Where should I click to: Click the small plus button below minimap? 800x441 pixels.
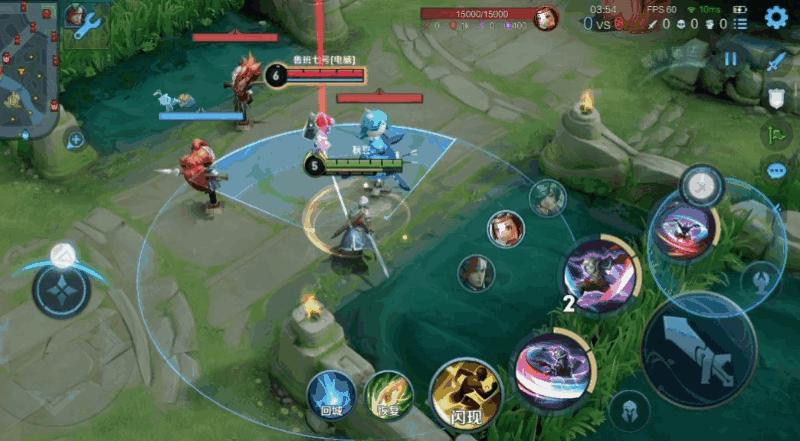pyautogui.click(x=75, y=139)
